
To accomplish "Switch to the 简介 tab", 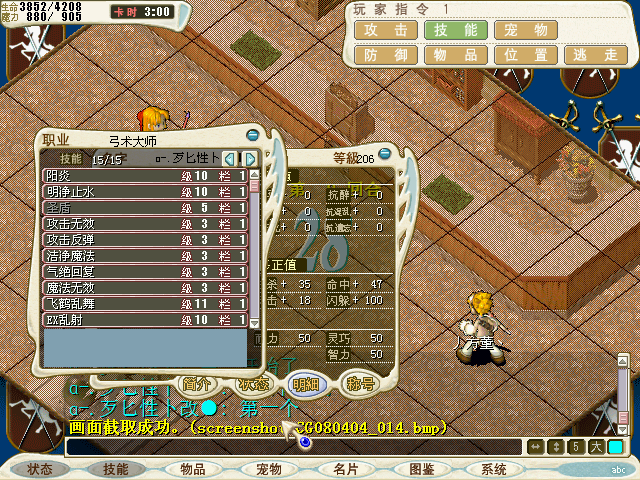I will click(195, 383).
